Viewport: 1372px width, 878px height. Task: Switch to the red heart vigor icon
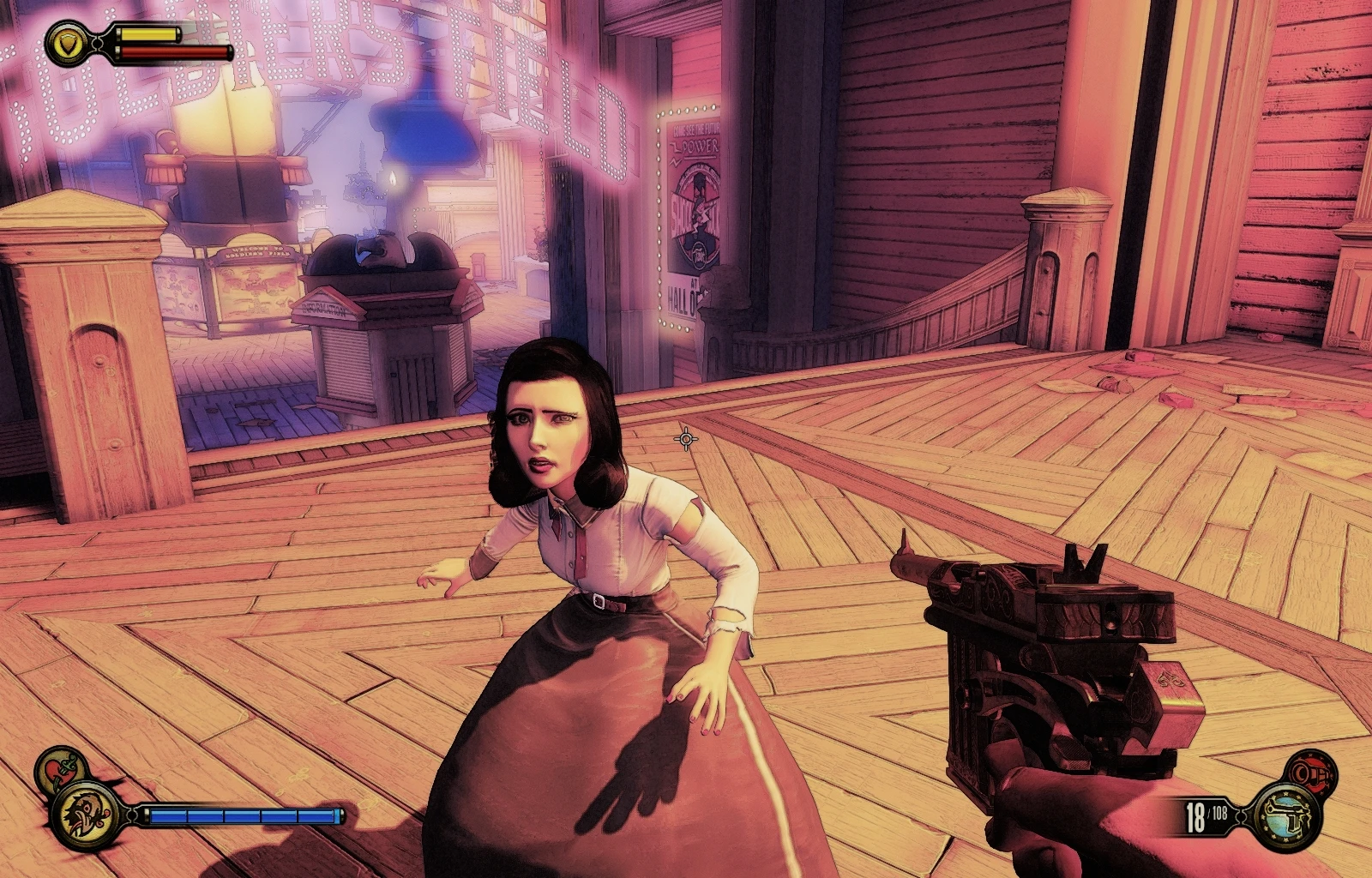pyautogui.click(x=60, y=766)
